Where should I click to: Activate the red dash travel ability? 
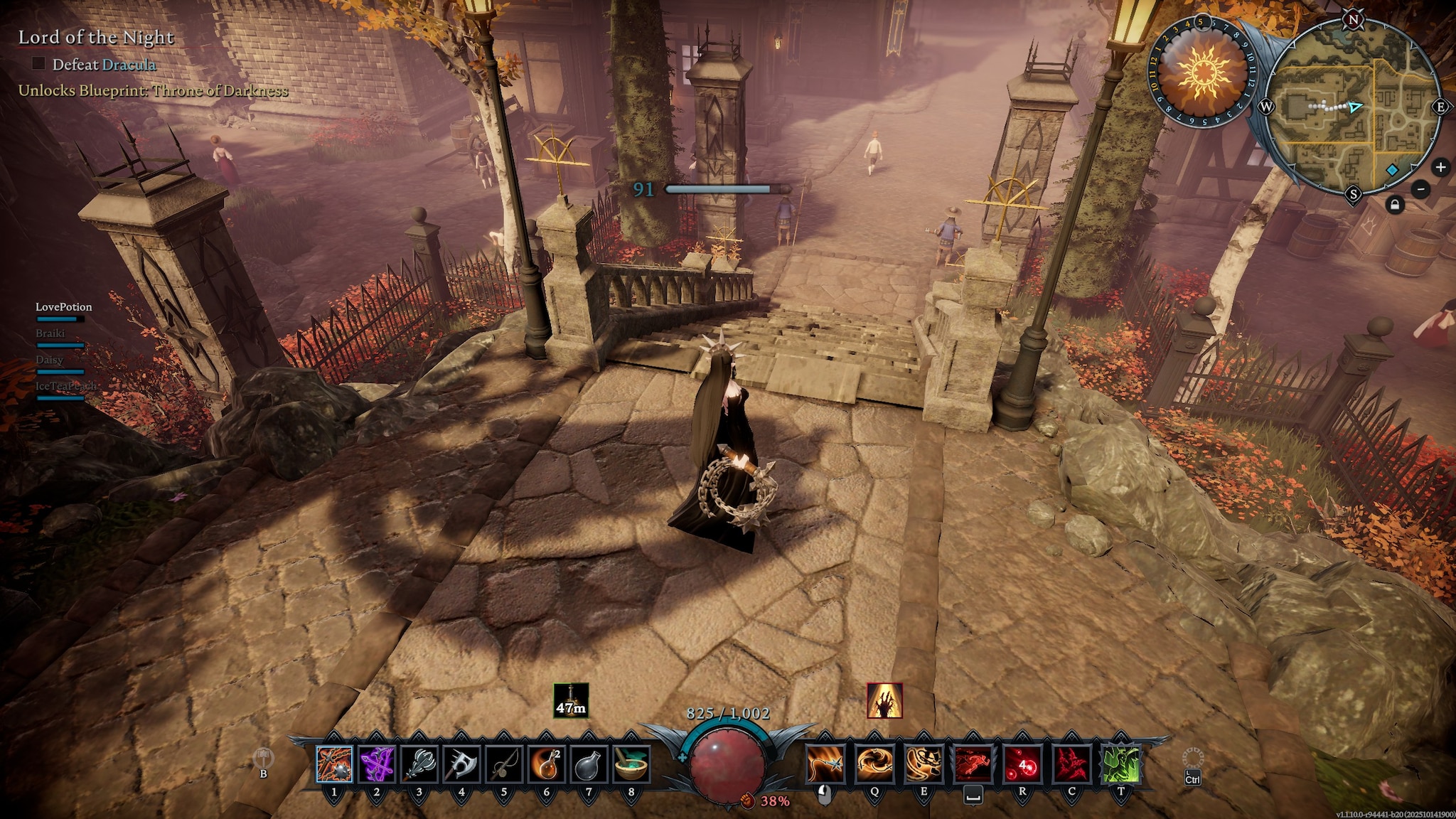click(973, 764)
